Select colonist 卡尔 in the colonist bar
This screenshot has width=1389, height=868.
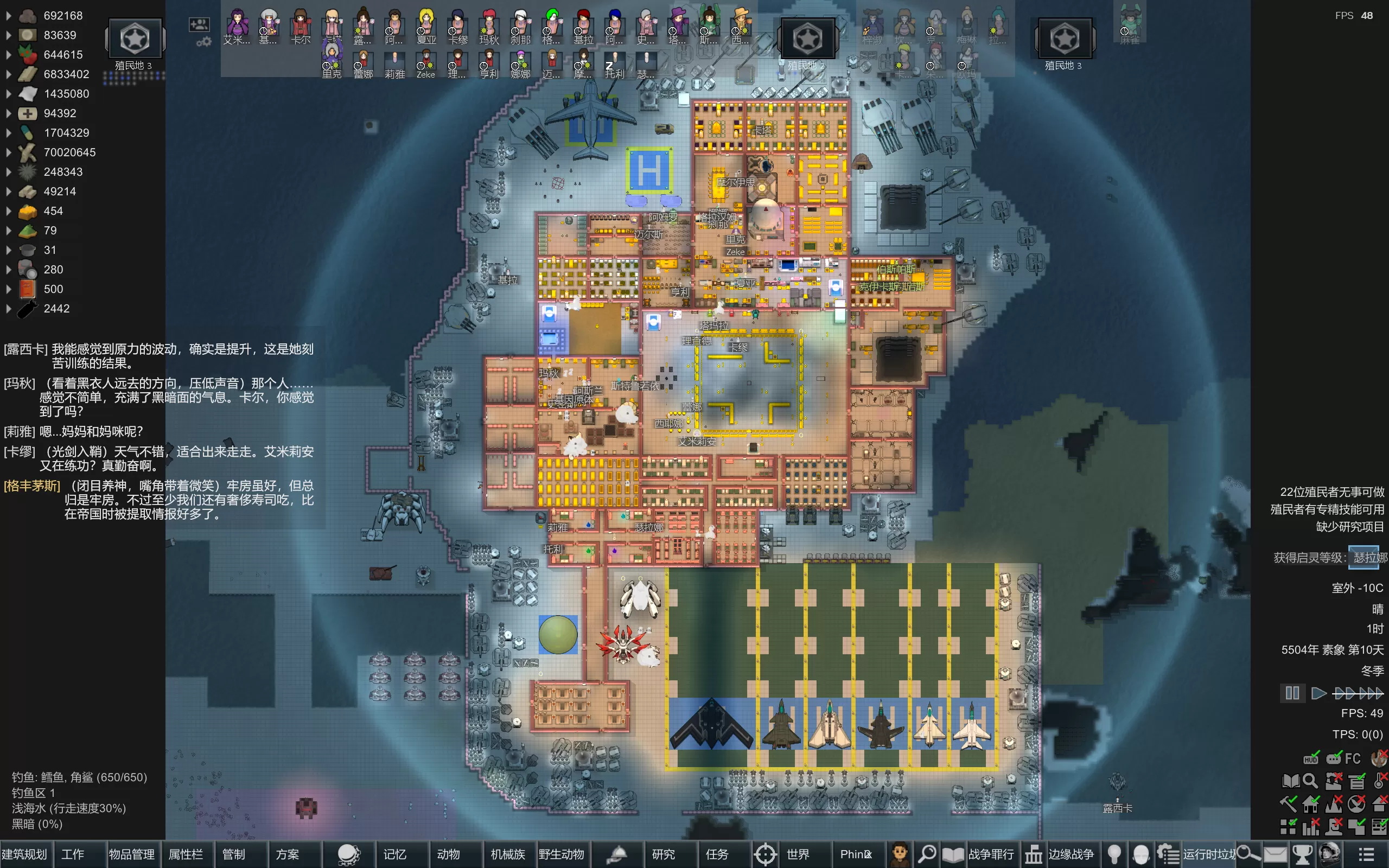pos(300,26)
